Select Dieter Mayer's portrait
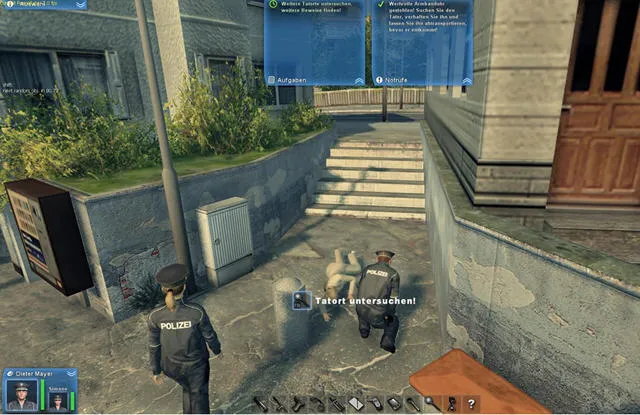The height and width of the screenshot is (415, 640). coord(20,394)
